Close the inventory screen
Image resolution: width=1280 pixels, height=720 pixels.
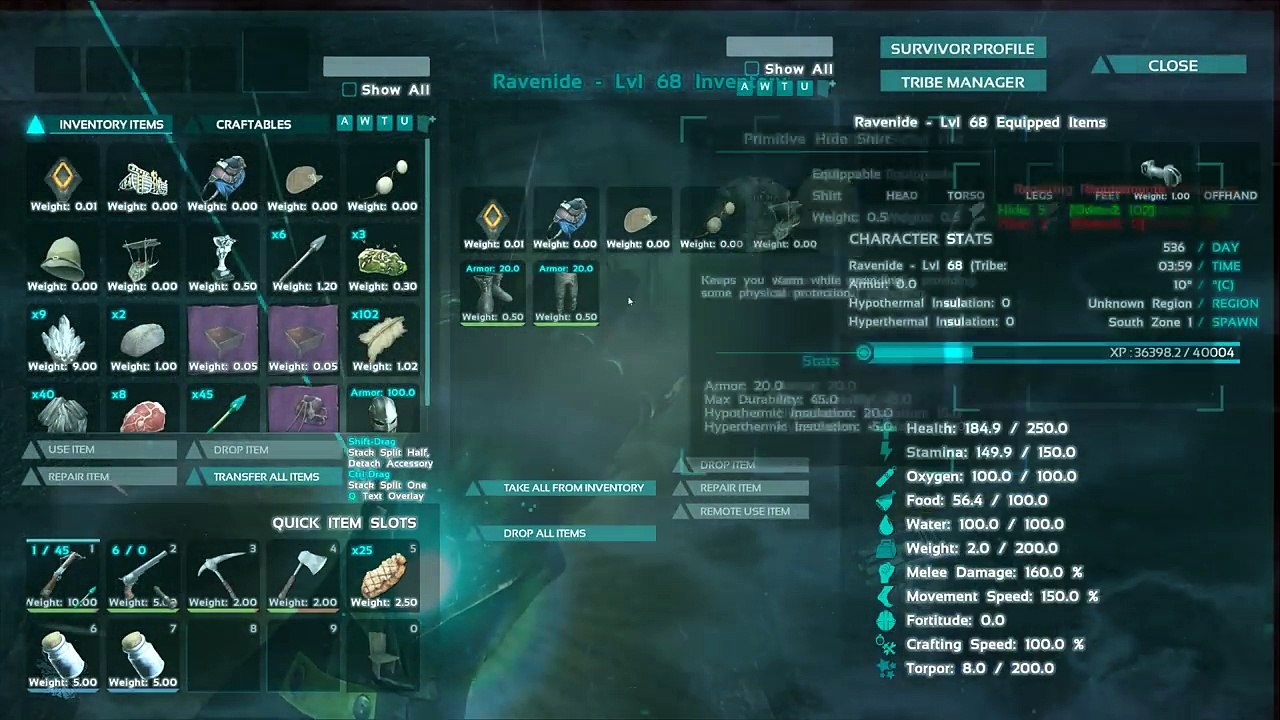[x=1172, y=66]
